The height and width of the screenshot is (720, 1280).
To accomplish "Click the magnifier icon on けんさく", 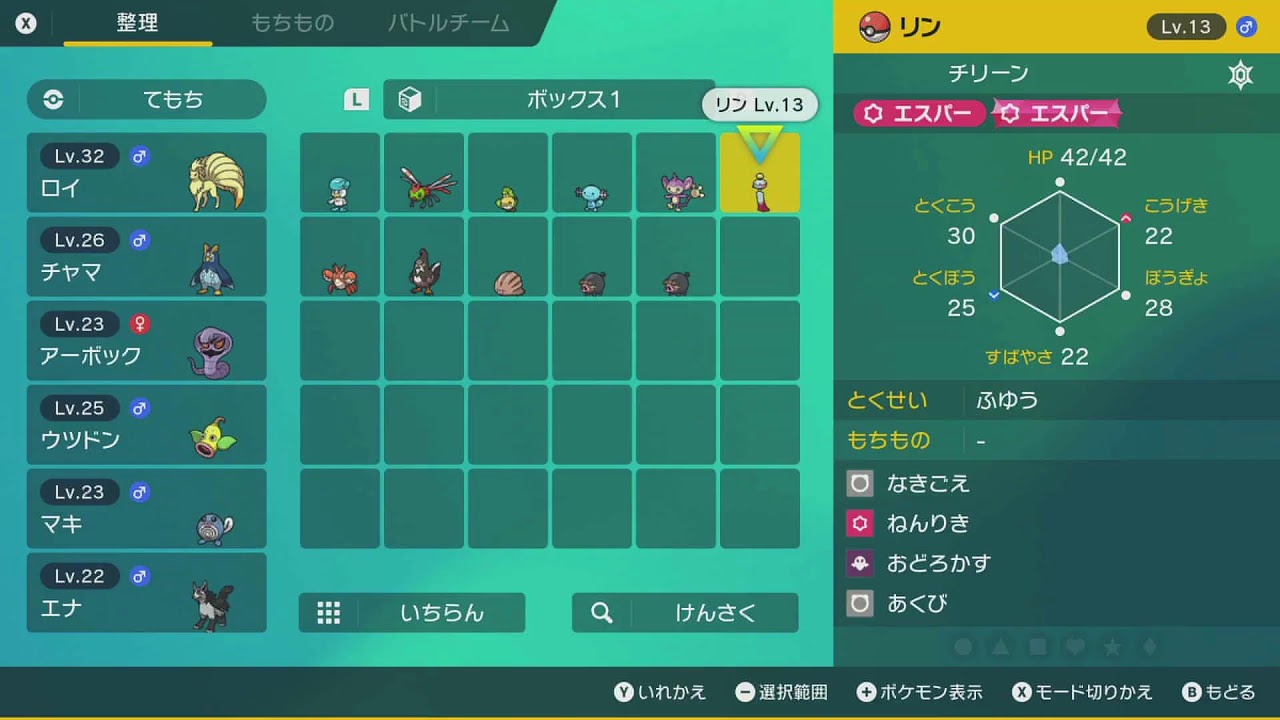I will pos(601,613).
